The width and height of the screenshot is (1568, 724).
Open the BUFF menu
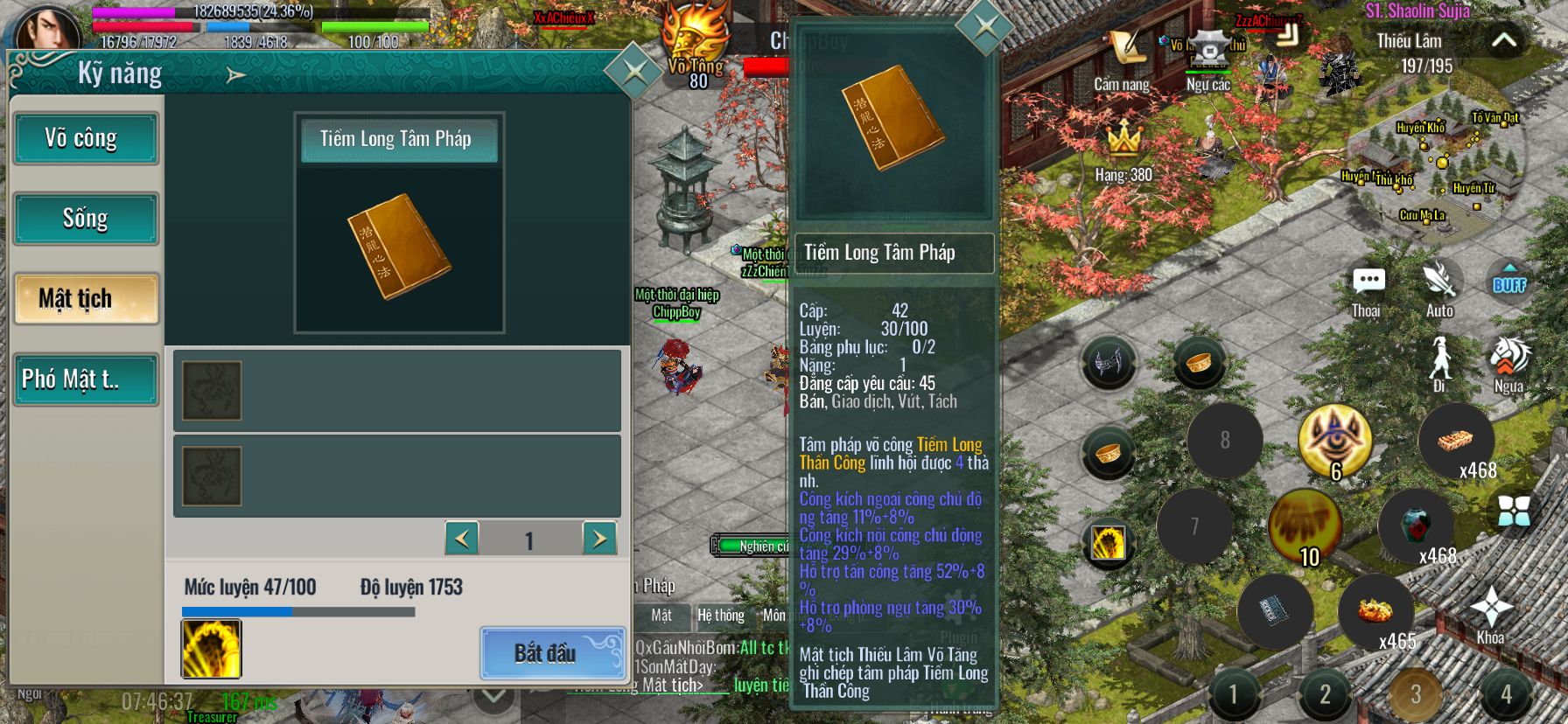point(1509,282)
